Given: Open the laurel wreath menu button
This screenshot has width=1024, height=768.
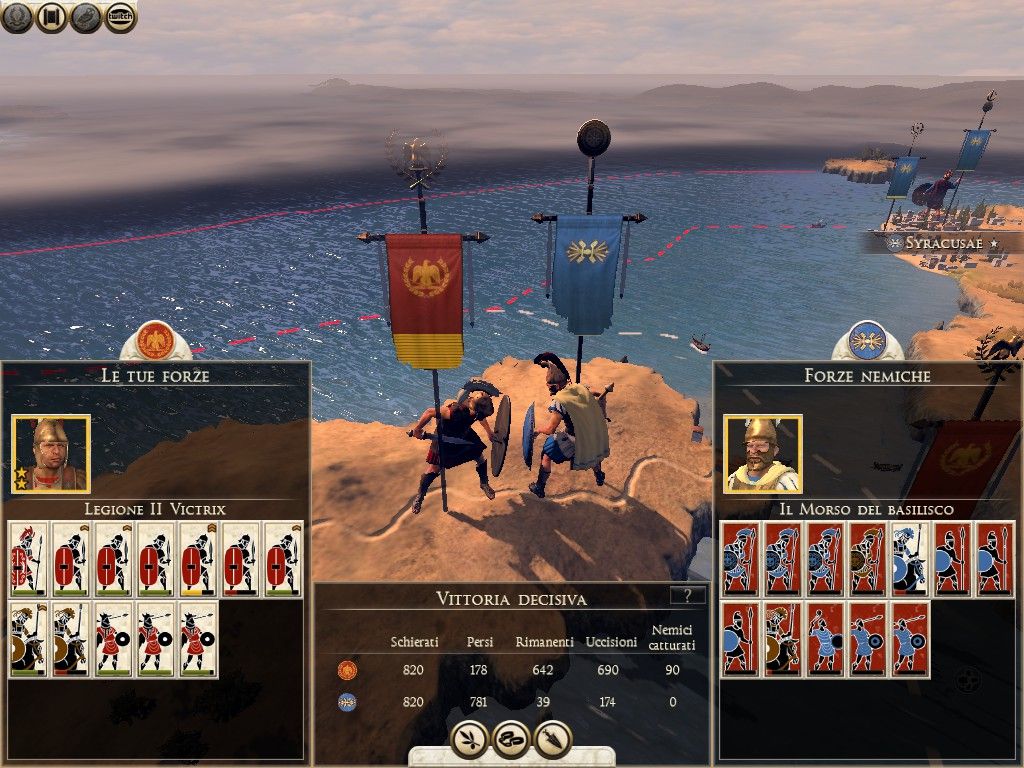Looking at the screenshot, I should (x=18, y=16).
